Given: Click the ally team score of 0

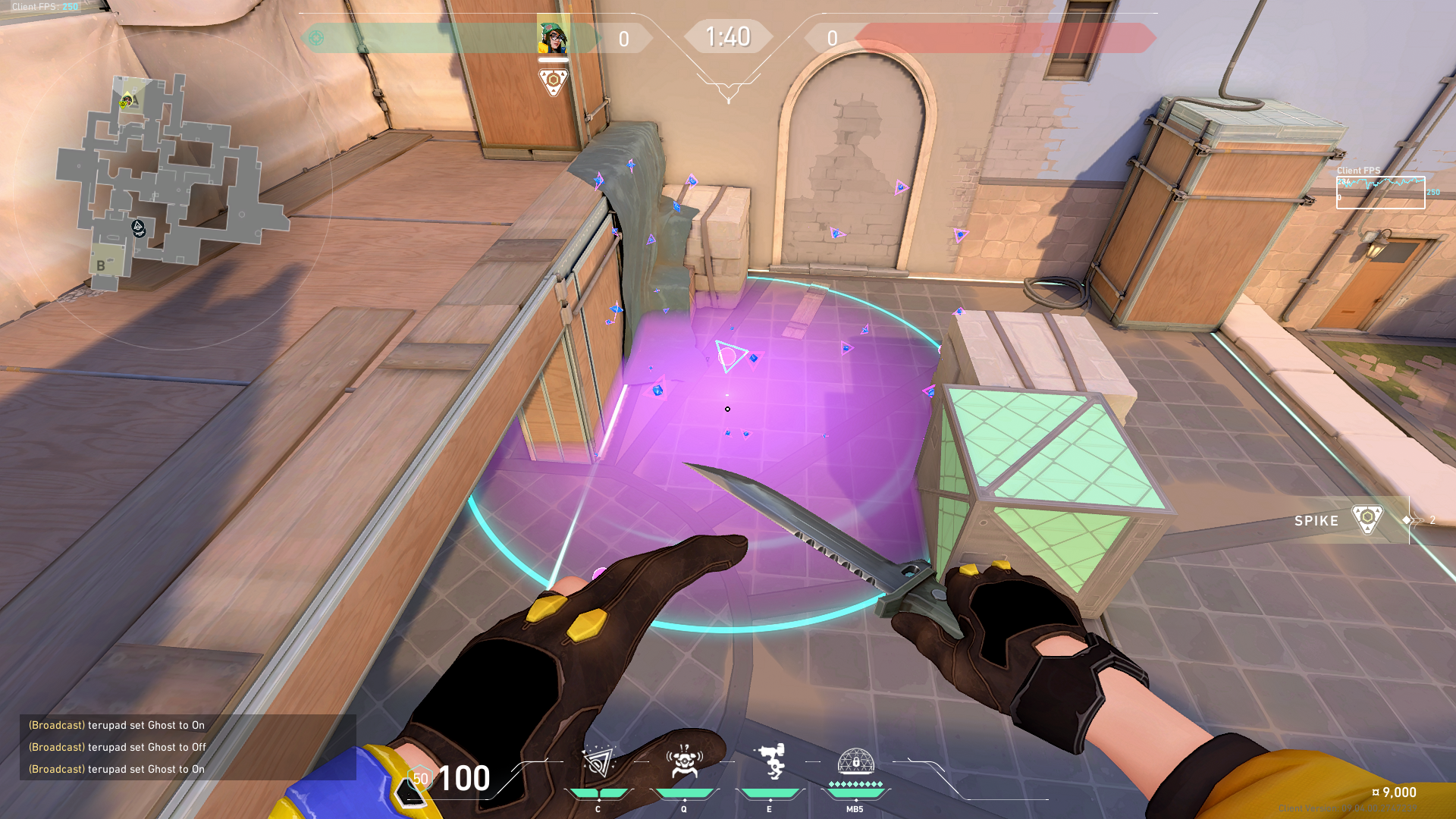Looking at the screenshot, I should [623, 39].
